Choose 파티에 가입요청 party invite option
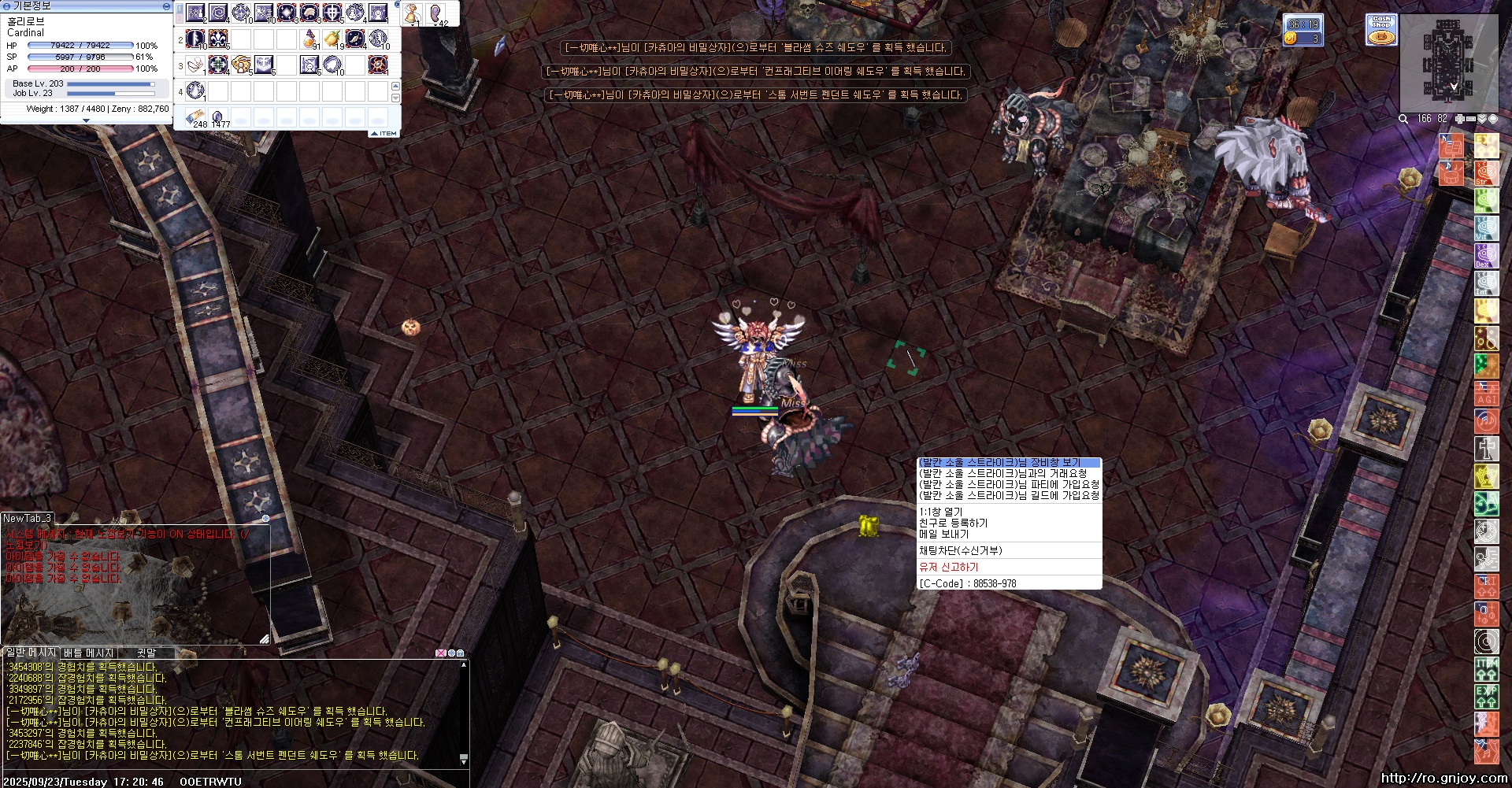1512x788 pixels. click(x=1008, y=484)
